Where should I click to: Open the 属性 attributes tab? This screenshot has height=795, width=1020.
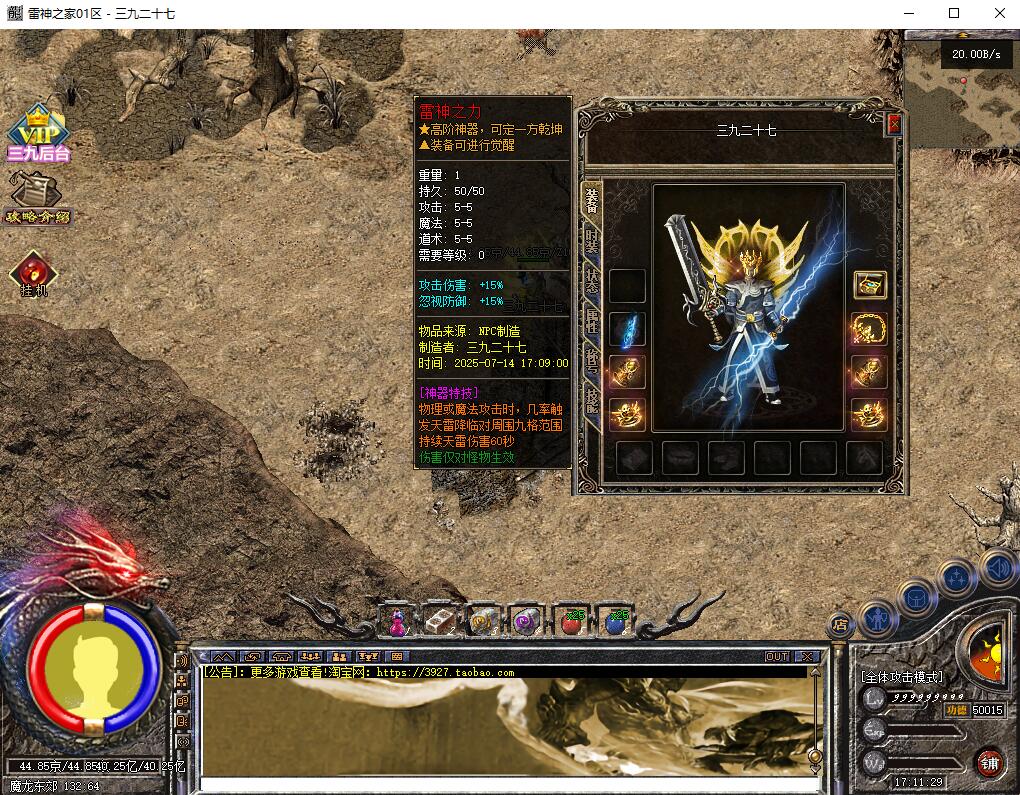click(592, 321)
